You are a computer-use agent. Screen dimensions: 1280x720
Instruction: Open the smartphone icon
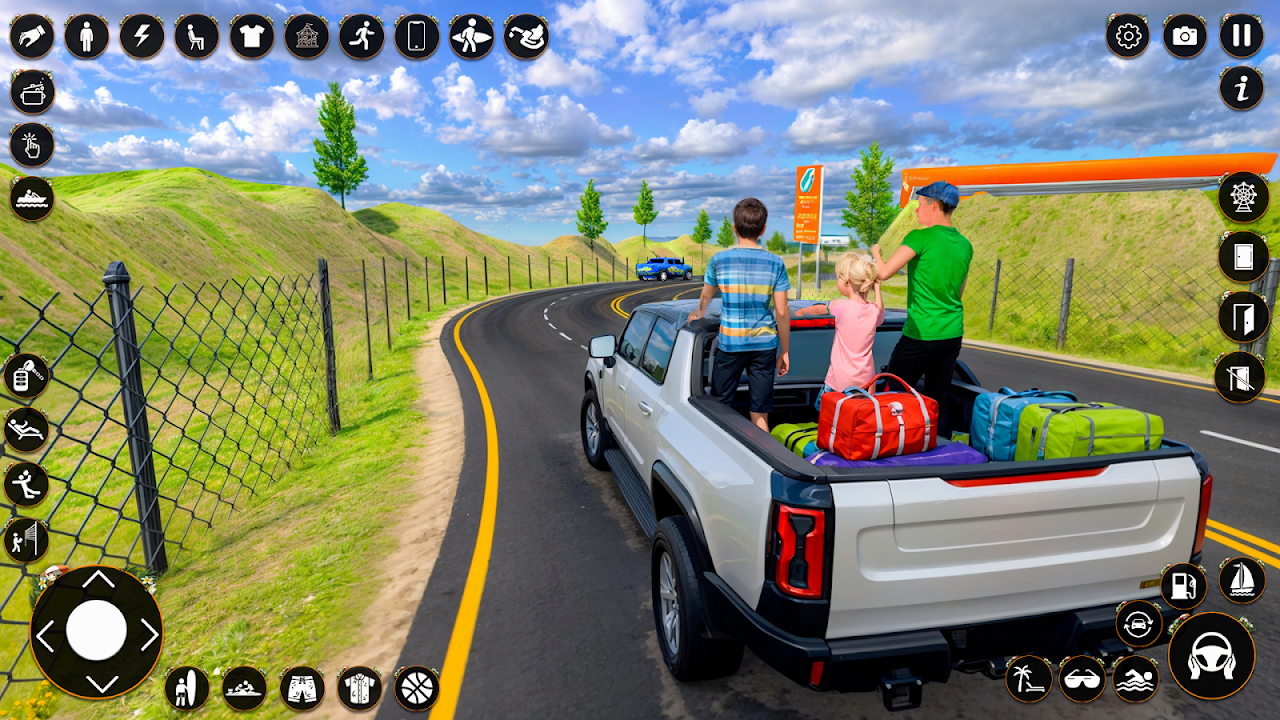[x=416, y=37]
